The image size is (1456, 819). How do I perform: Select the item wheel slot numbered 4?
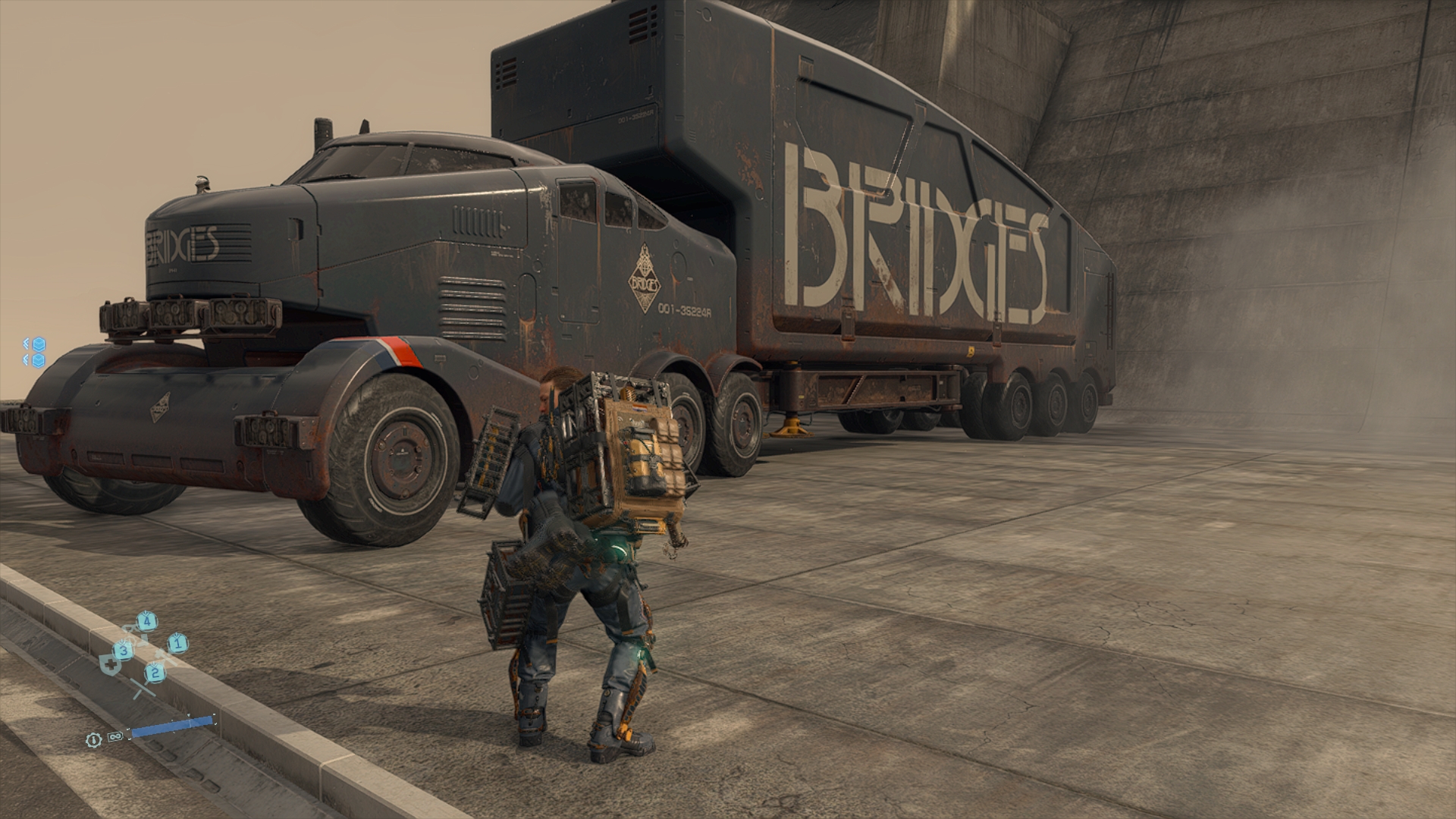(x=147, y=622)
